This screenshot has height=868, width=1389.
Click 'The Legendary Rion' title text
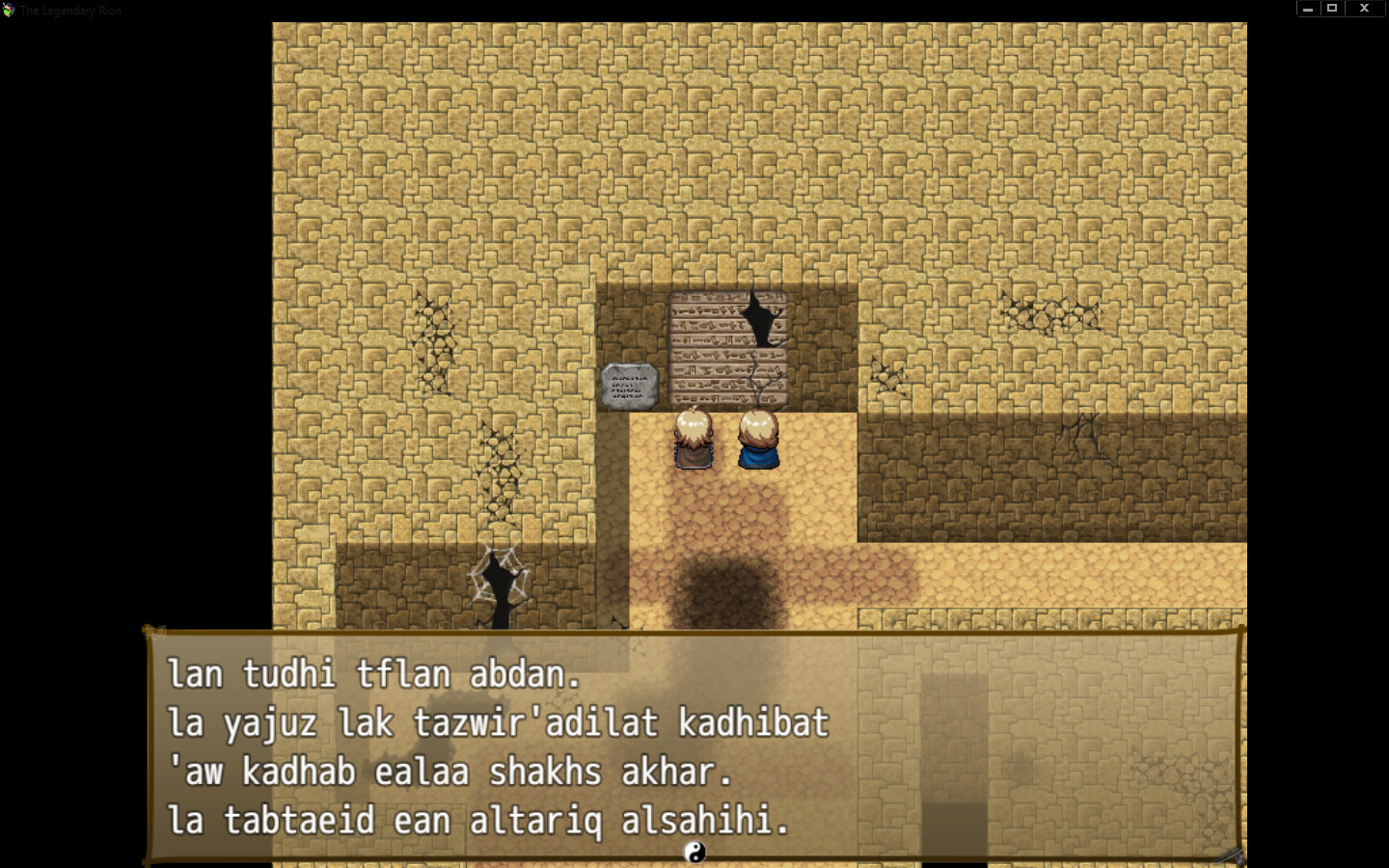click(x=69, y=10)
